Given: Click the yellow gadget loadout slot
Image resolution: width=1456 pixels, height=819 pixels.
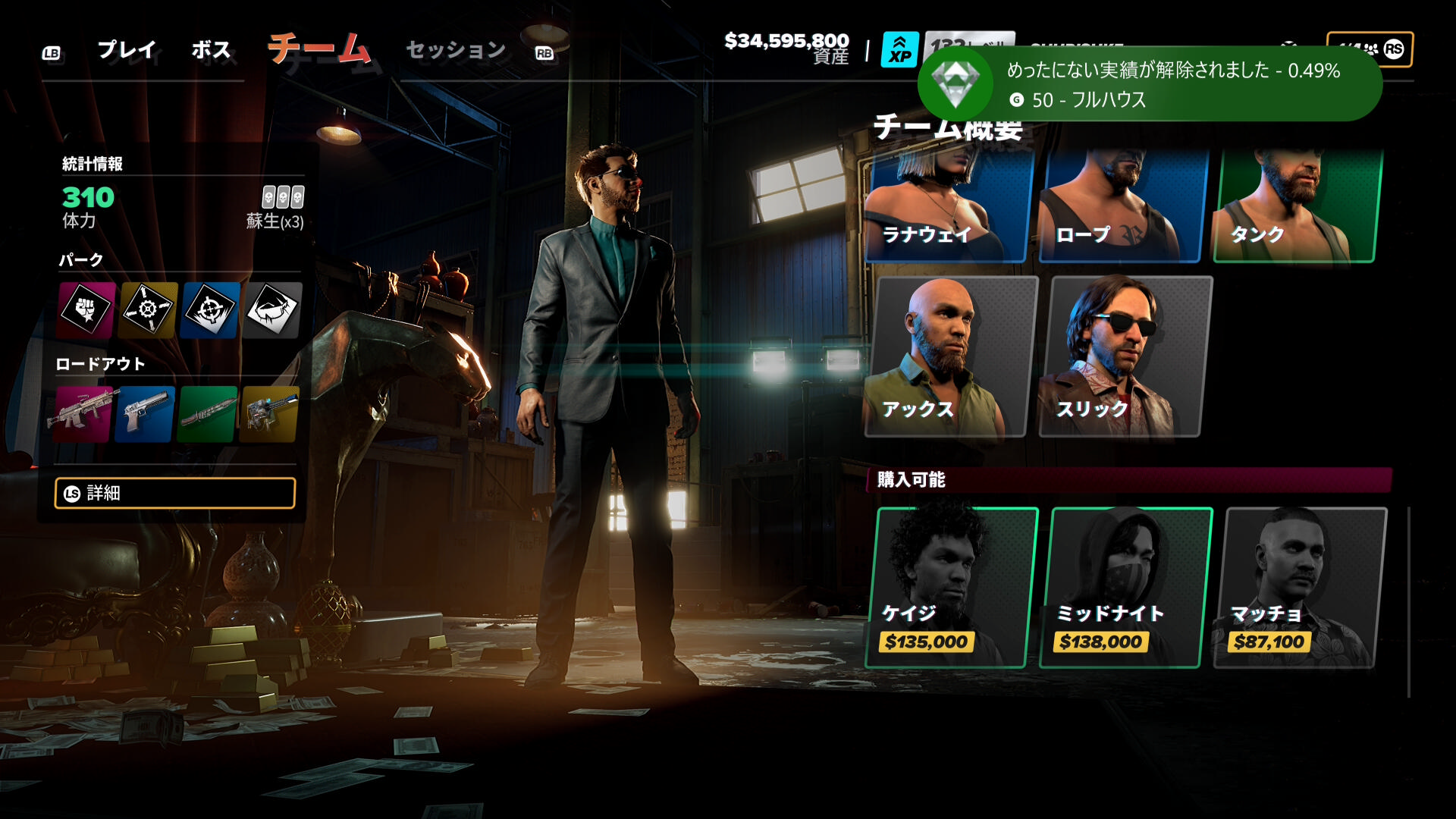Looking at the screenshot, I should [269, 414].
